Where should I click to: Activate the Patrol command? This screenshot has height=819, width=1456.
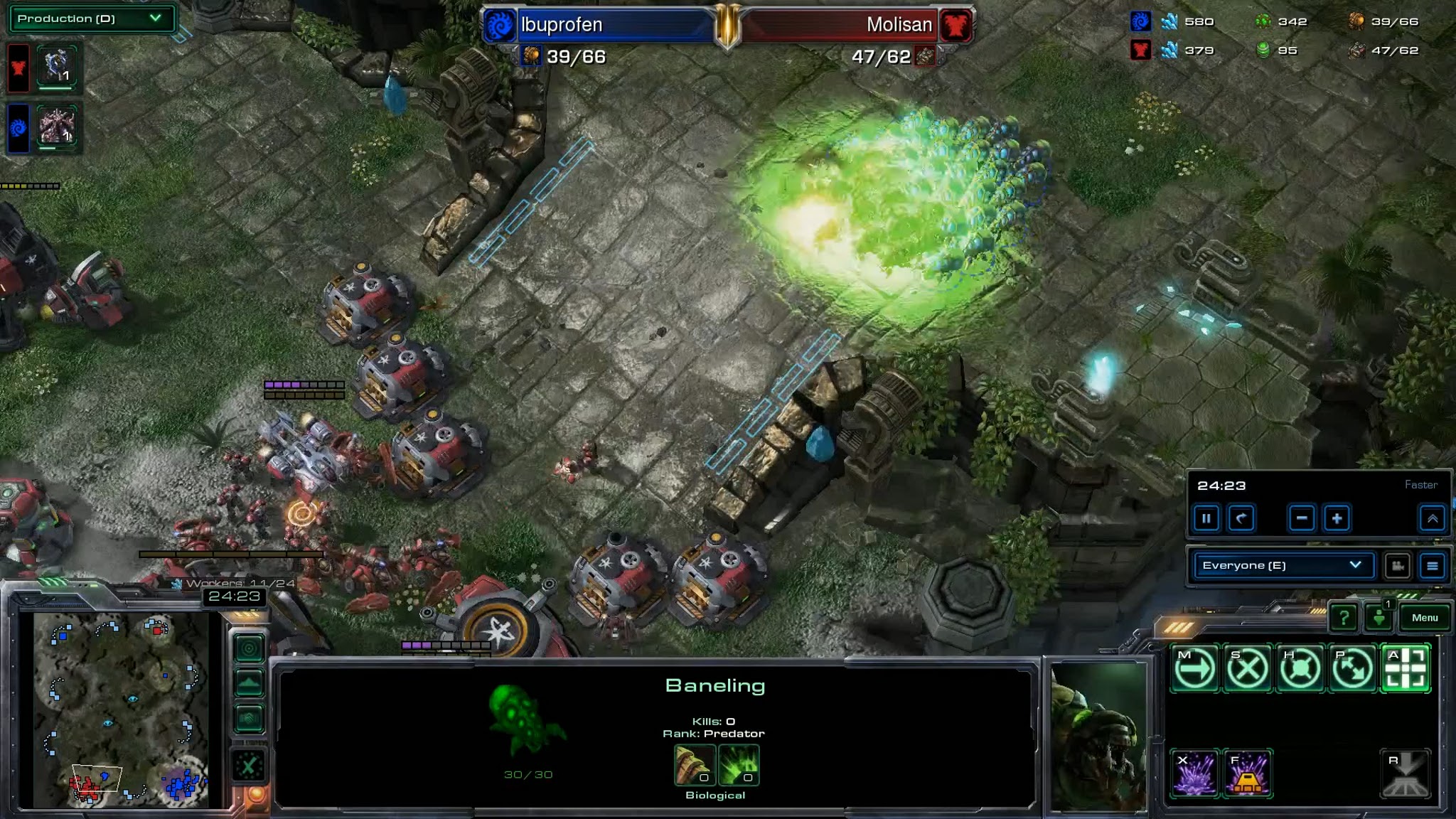tap(1352, 668)
